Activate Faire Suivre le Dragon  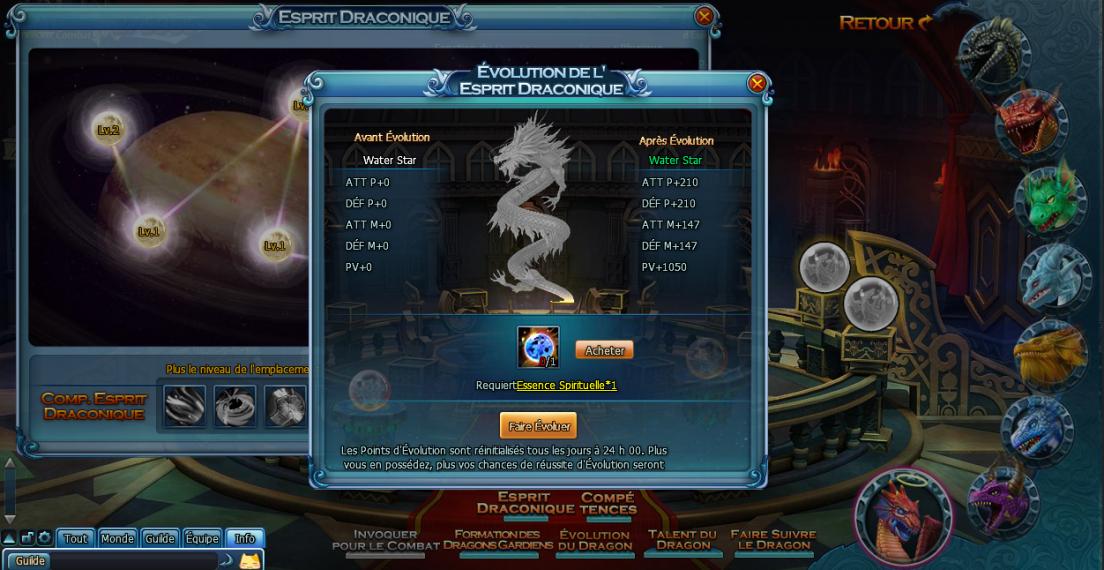773,540
